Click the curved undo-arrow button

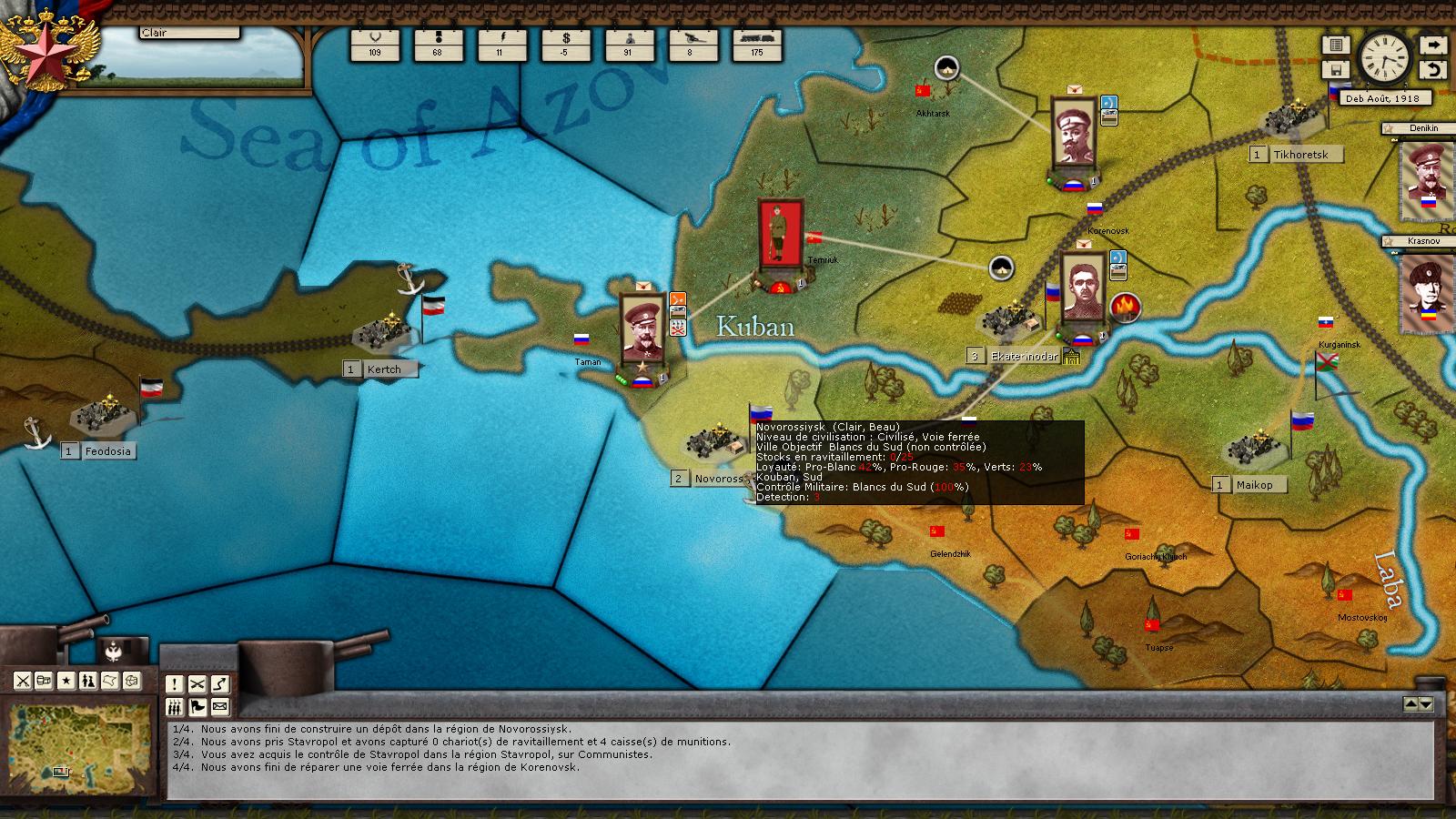(x=1432, y=69)
